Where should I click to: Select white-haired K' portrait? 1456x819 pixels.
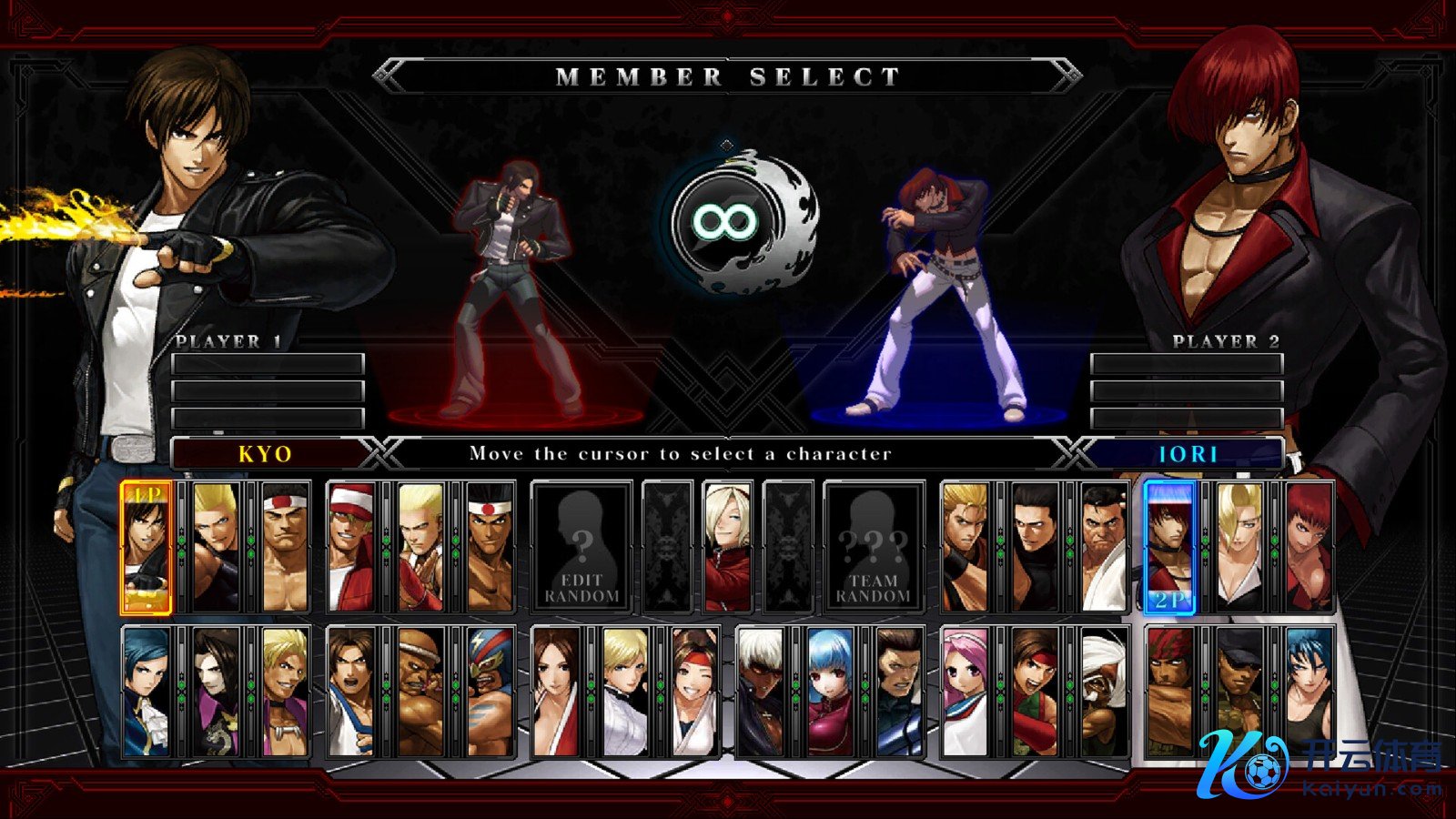[x=760, y=693]
